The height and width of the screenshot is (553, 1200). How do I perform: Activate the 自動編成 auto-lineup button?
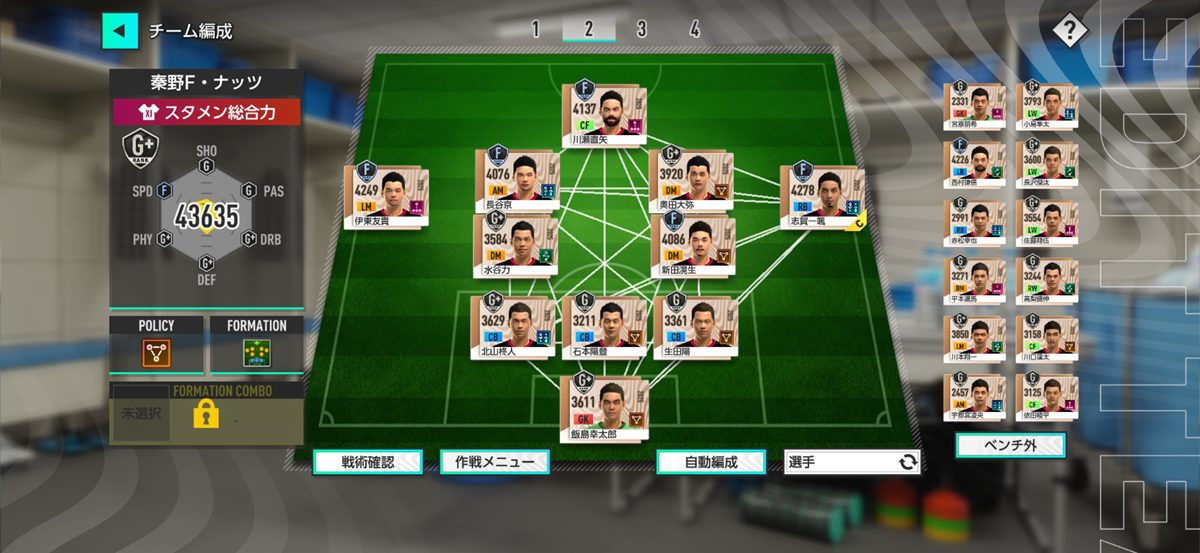pyautogui.click(x=711, y=462)
